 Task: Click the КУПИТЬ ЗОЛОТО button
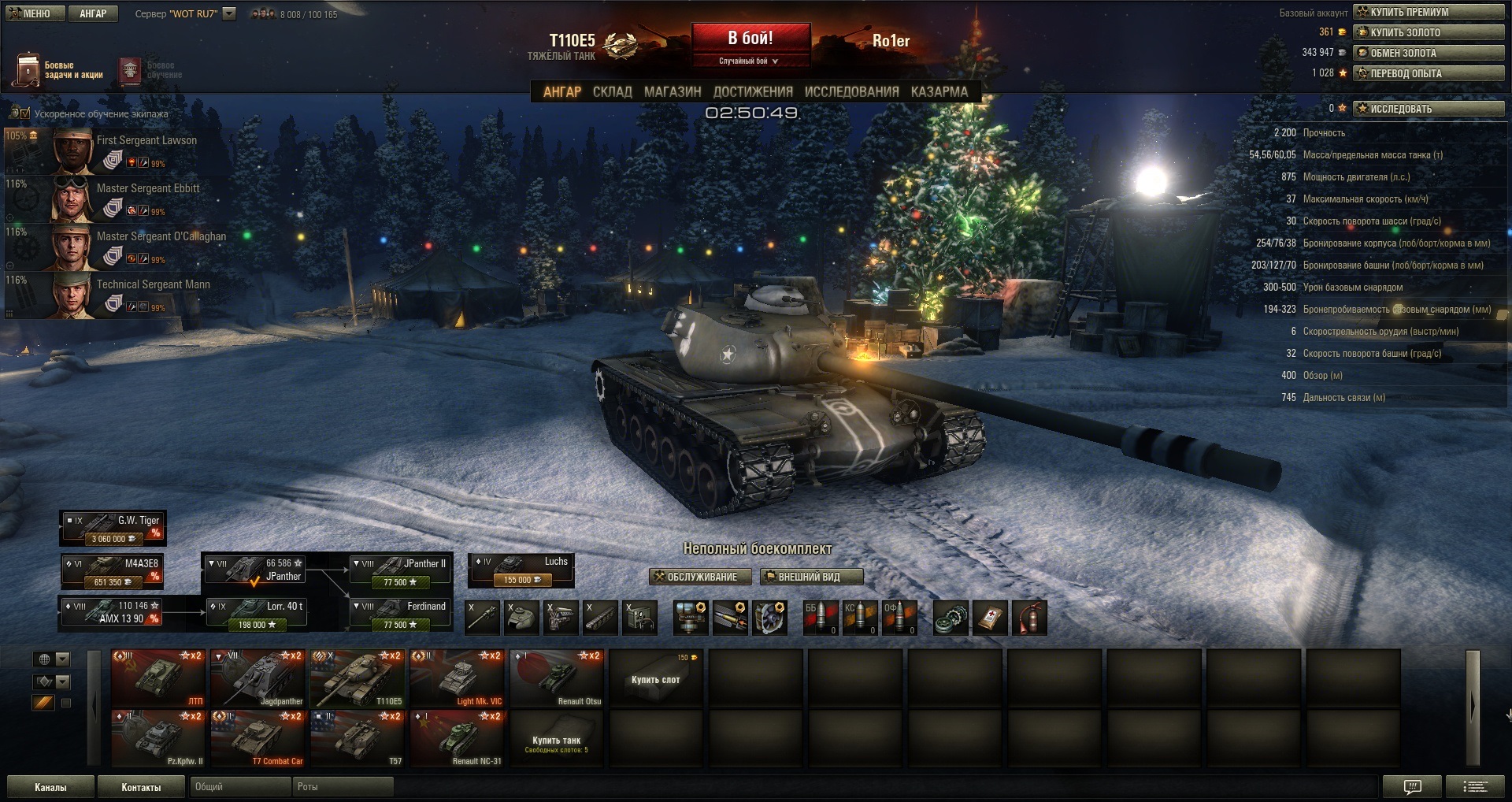coord(1429,32)
